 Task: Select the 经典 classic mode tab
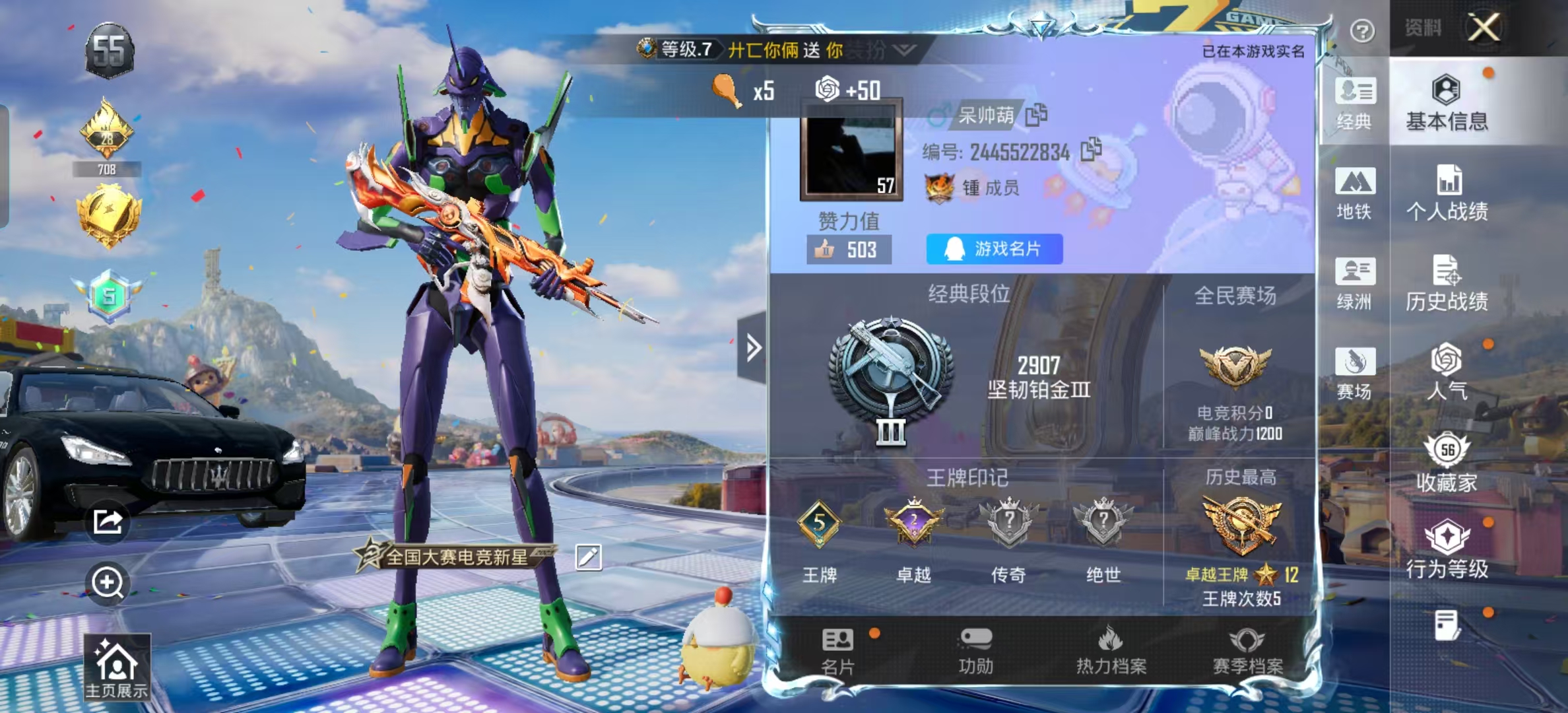[x=1354, y=104]
